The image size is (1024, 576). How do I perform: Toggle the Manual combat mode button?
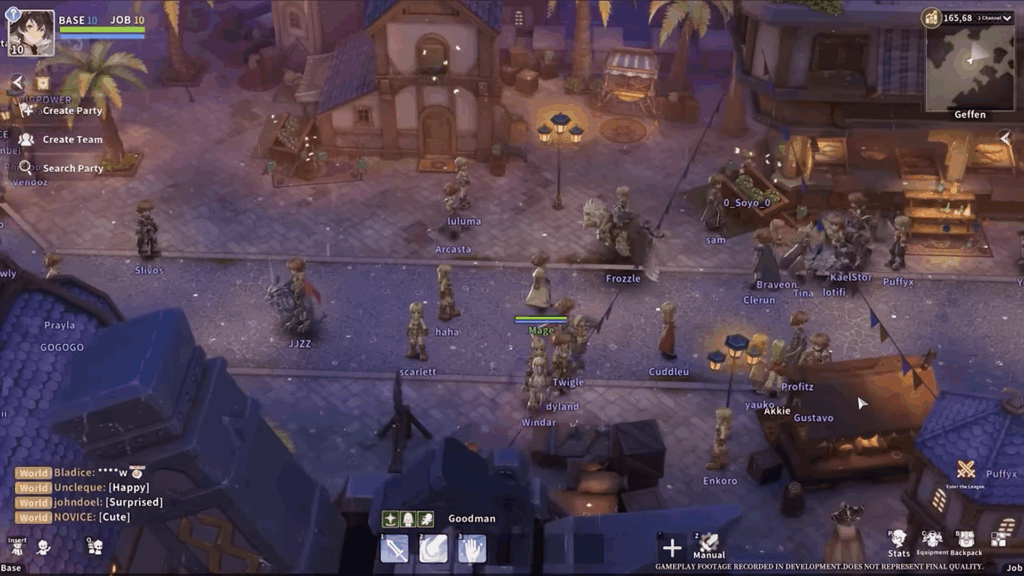coord(709,546)
